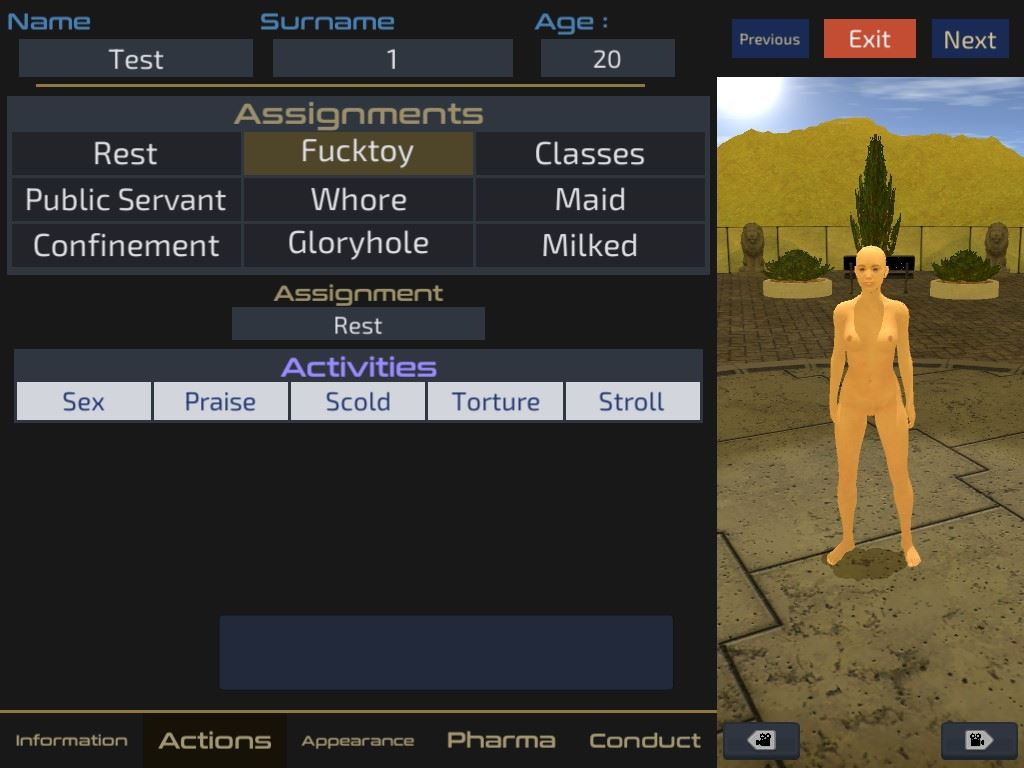Screen dimensions: 1024x768
Task: Show the Pharma tab
Action: [500, 740]
